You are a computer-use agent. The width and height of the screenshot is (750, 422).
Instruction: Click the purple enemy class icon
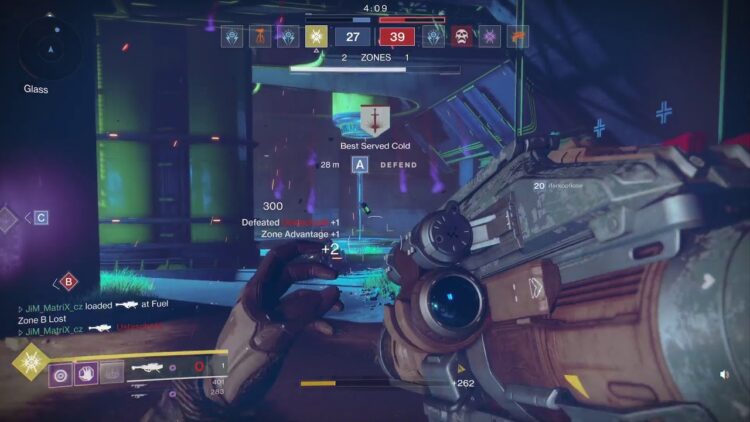click(490, 37)
